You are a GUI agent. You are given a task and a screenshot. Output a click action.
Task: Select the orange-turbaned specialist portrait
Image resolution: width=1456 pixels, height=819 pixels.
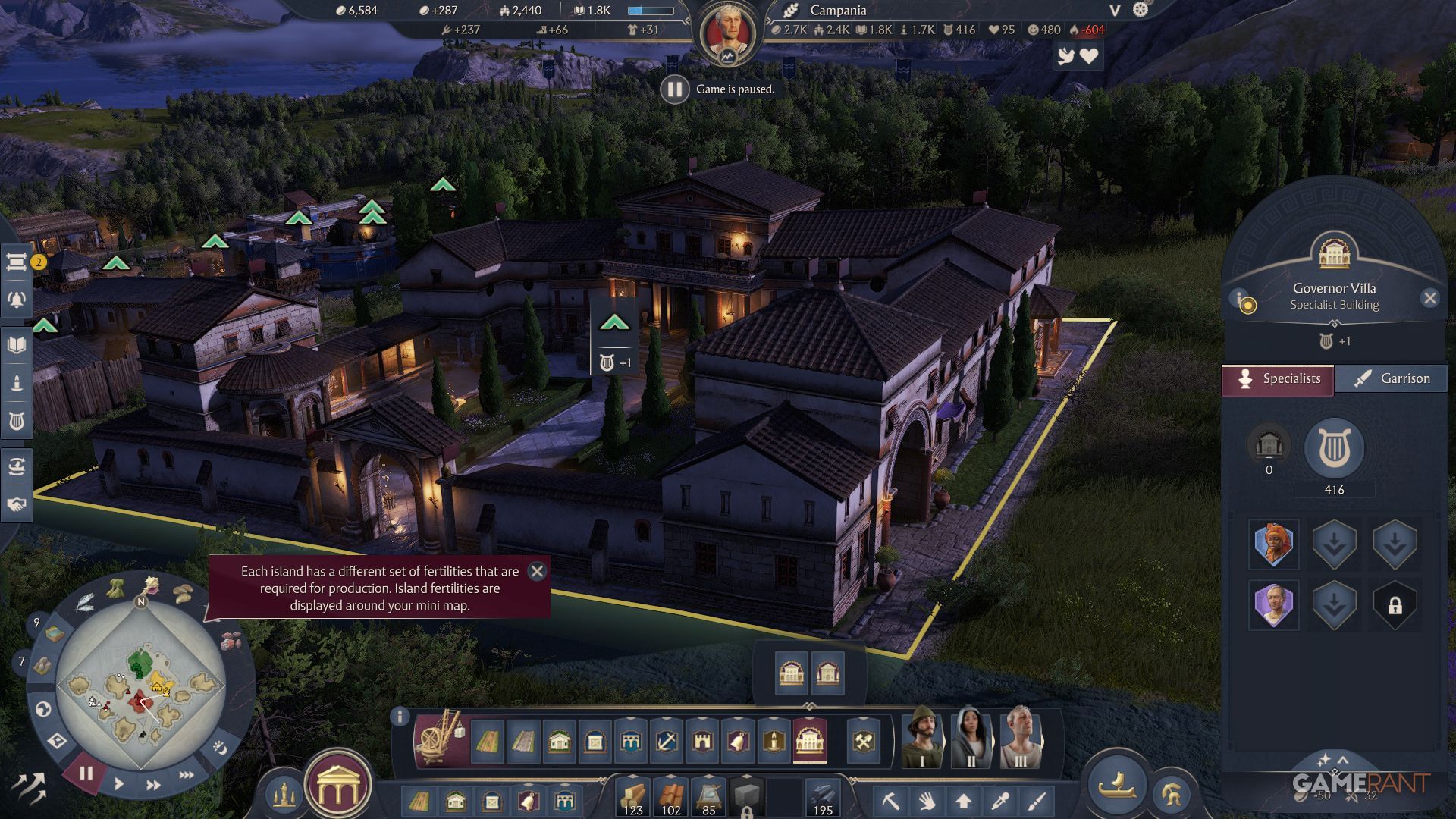(x=1273, y=544)
